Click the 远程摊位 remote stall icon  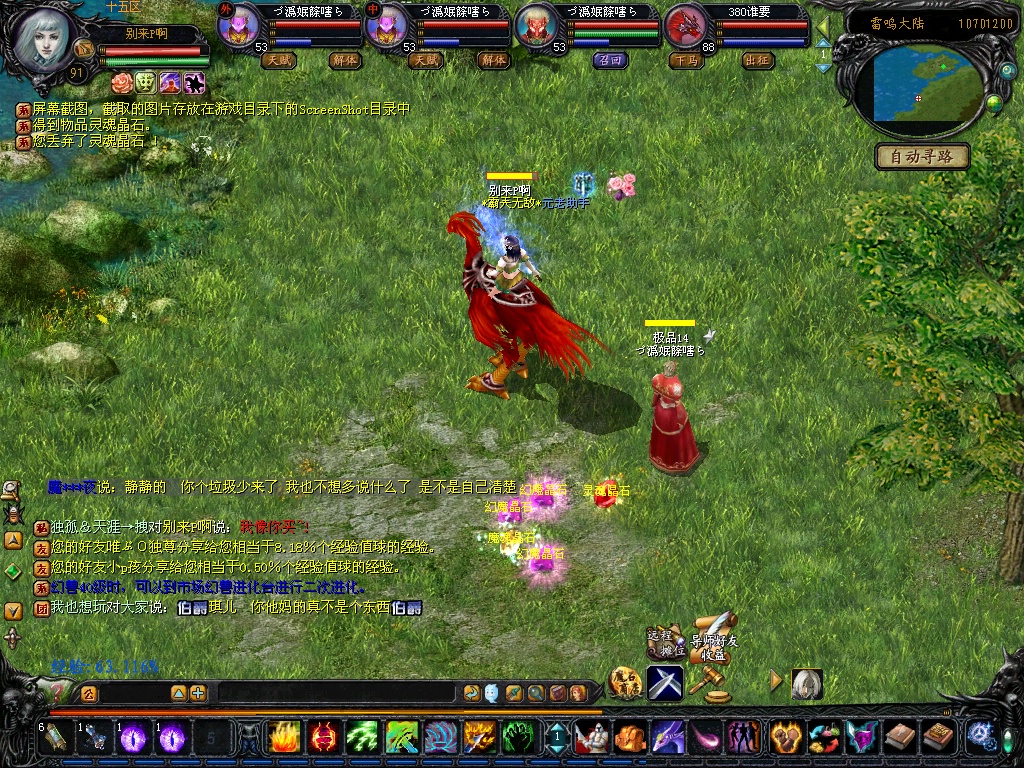click(x=666, y=641)
